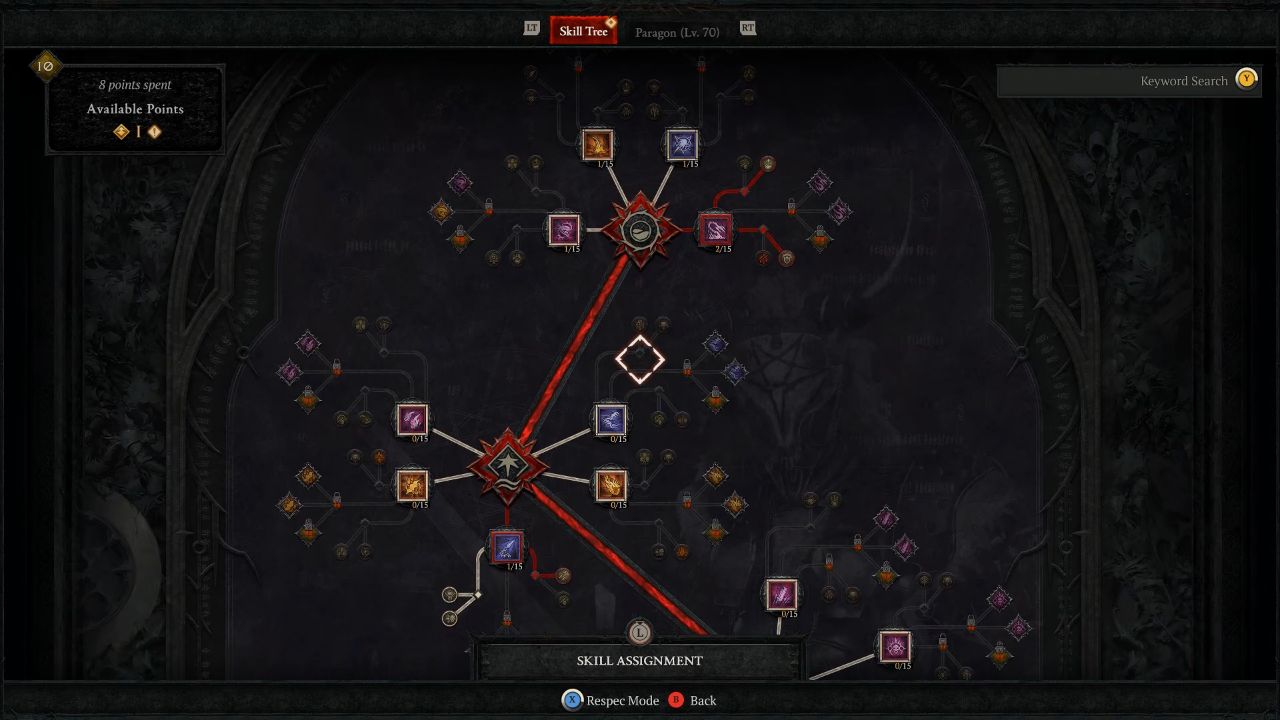
Task: Select the blue scorpion lightning skill at 0/15
Action: tap(612, 419)
